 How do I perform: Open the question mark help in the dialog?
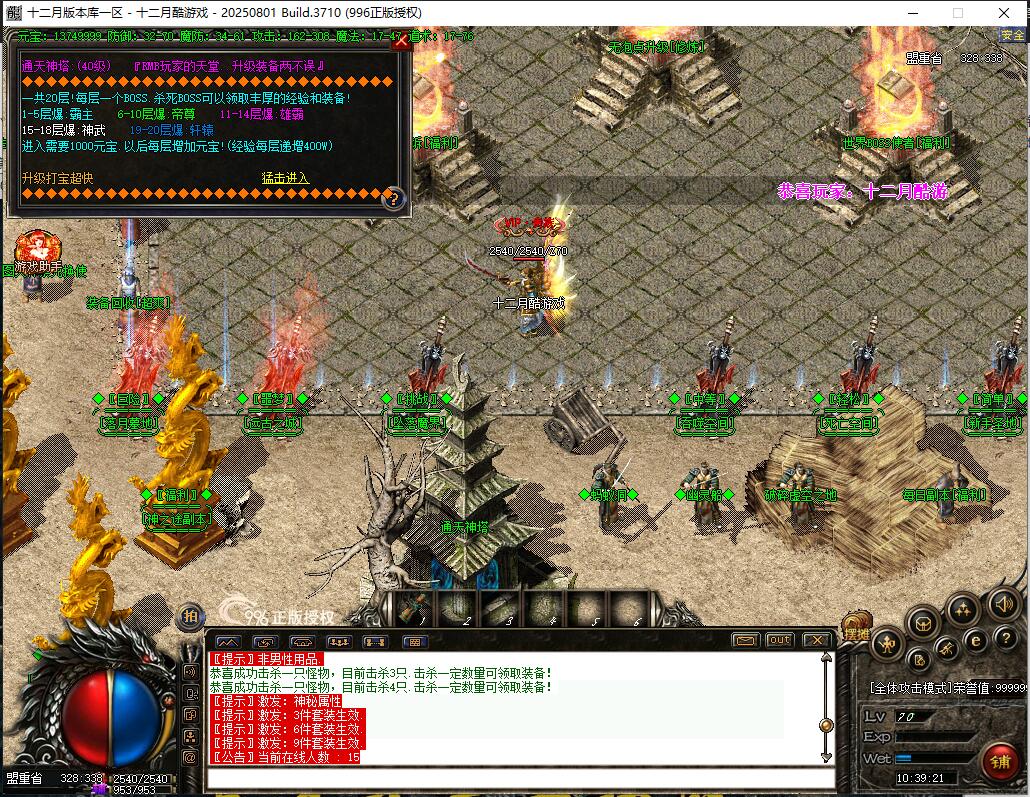point(393,198)
